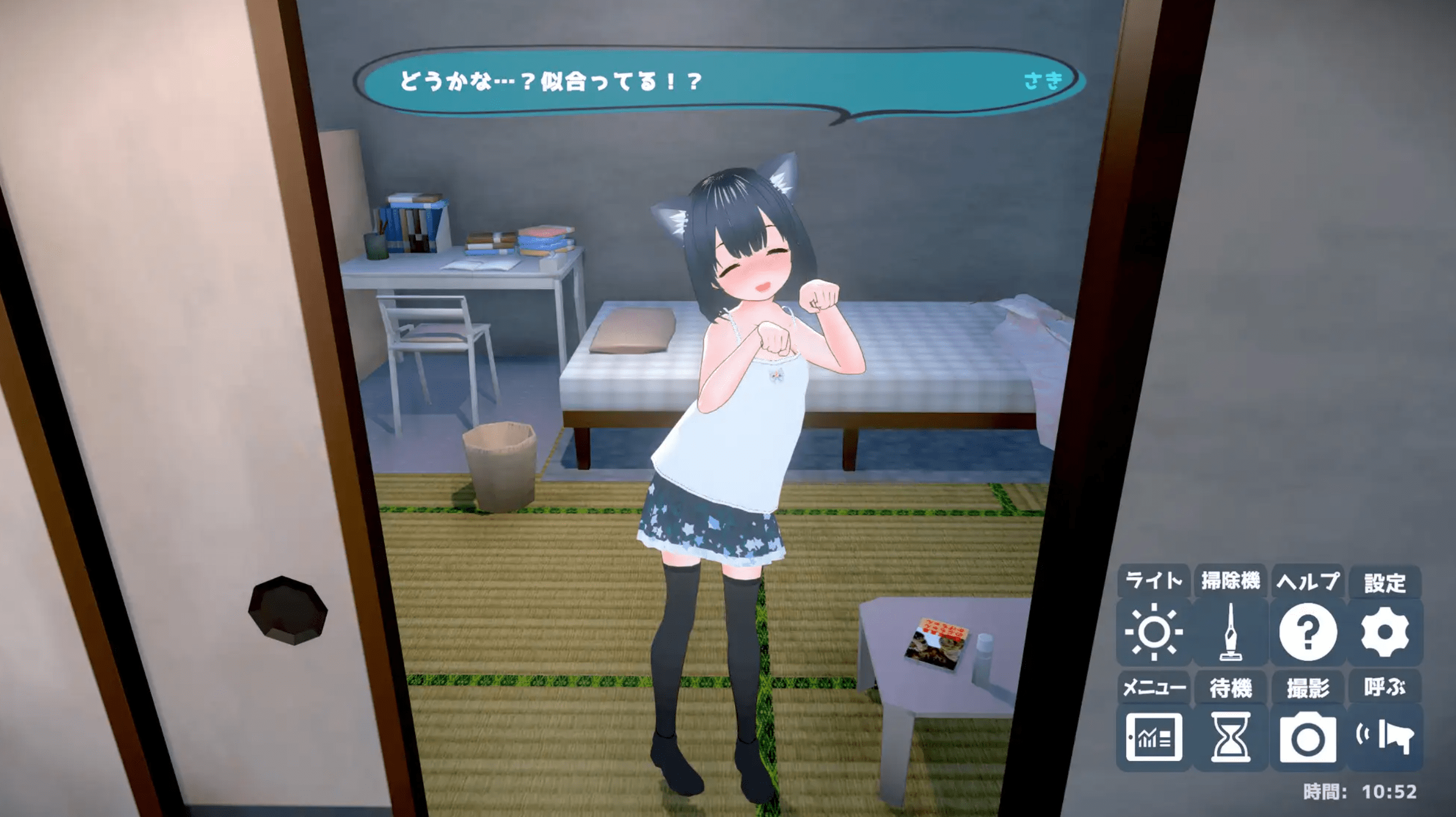Toggle the ライト light sun icon
The width and height of the screenshot is (1456, 817).
pyautogui.click(x=1154, y=632)
